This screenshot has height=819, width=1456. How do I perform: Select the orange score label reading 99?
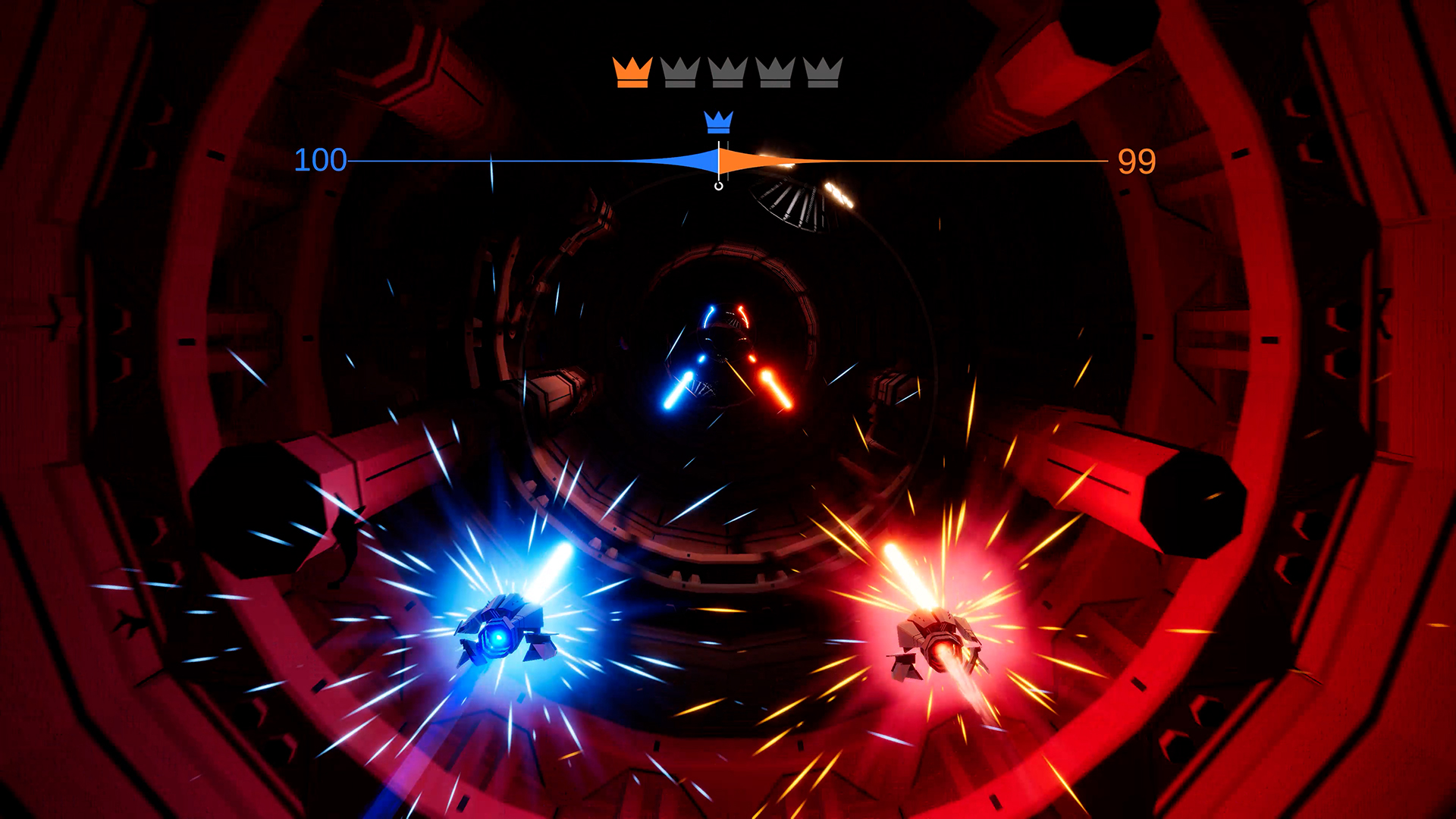[1135, 160]
